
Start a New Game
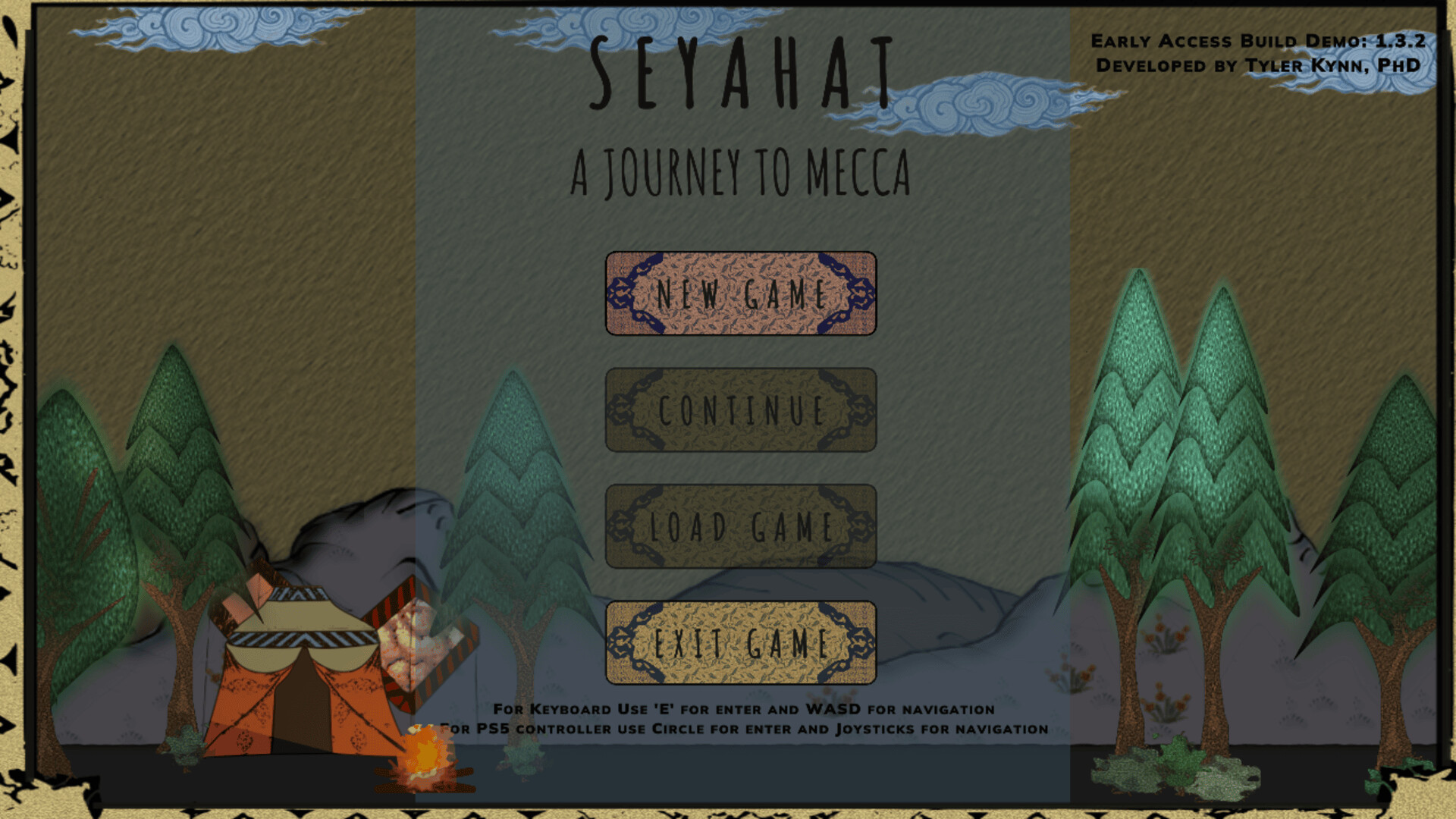click(741, 294)
